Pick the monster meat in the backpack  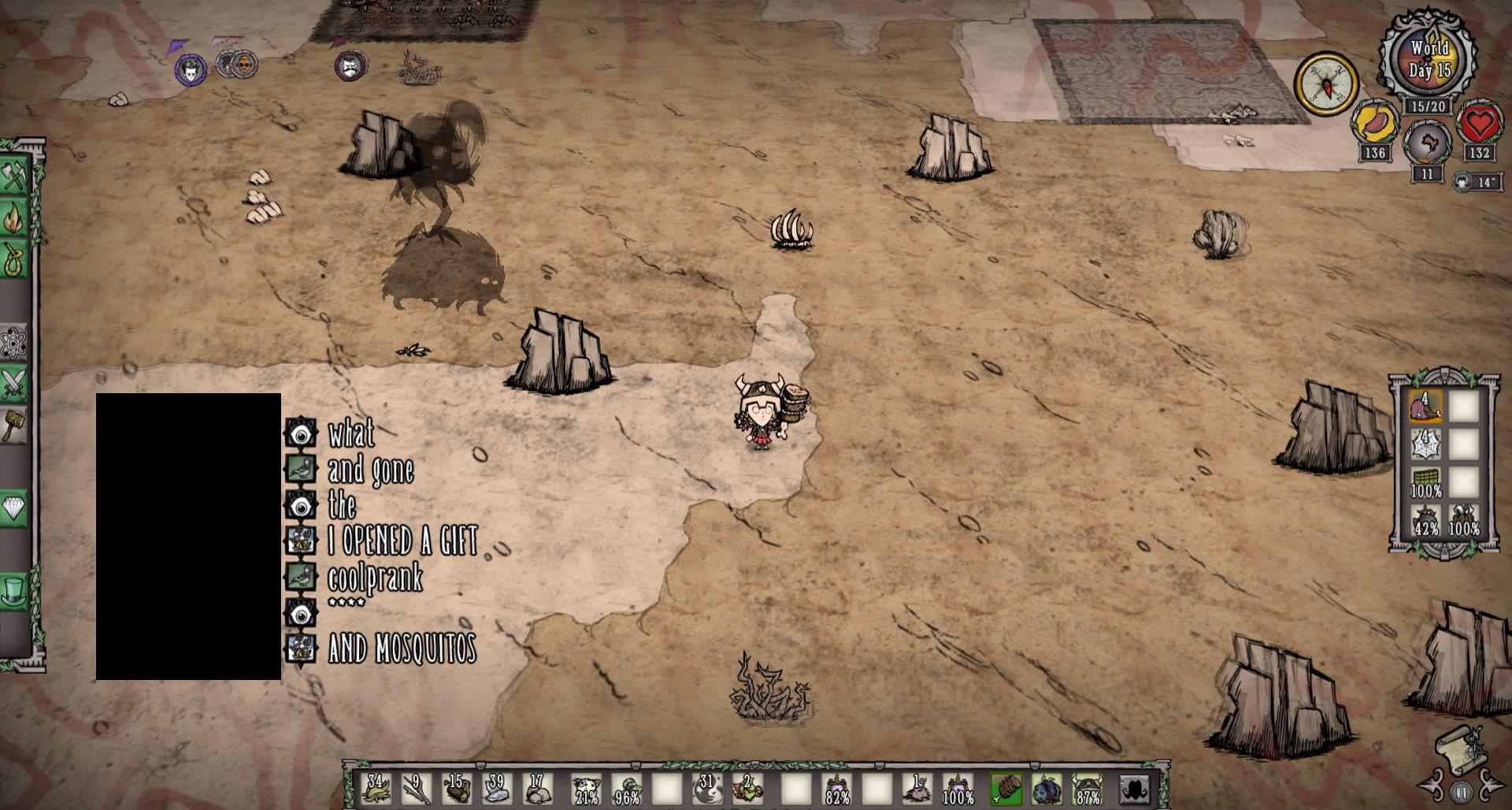[1425, 407]
